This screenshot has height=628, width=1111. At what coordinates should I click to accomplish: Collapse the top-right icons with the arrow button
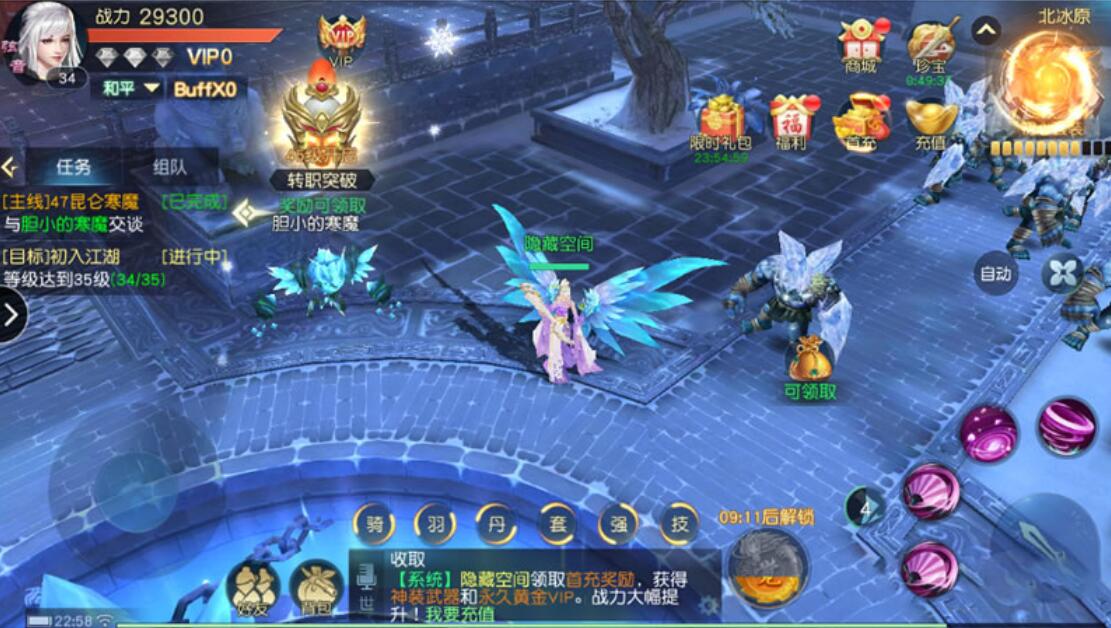[985, 31]
